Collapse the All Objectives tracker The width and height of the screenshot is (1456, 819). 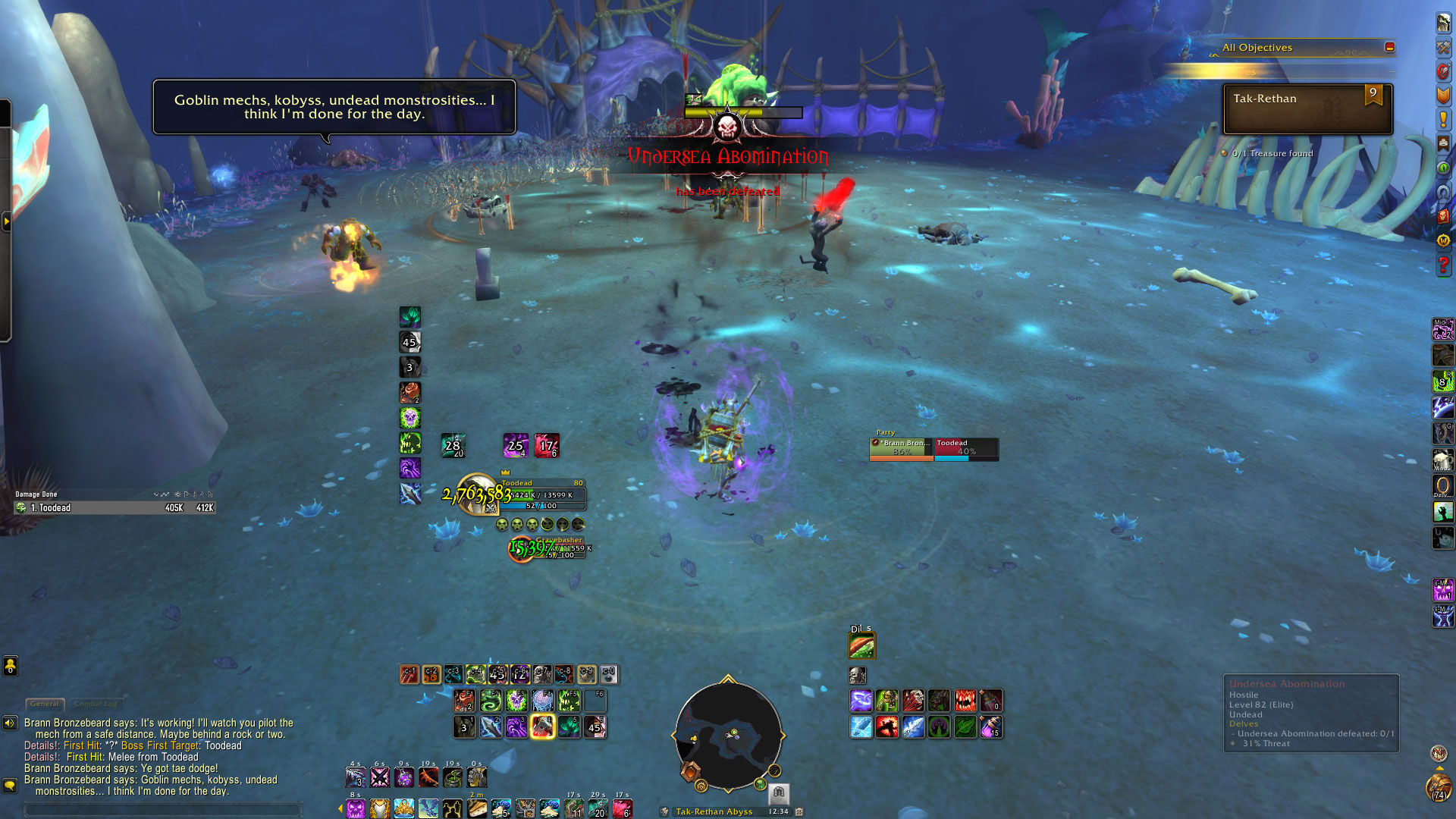tap(1389, 47)
